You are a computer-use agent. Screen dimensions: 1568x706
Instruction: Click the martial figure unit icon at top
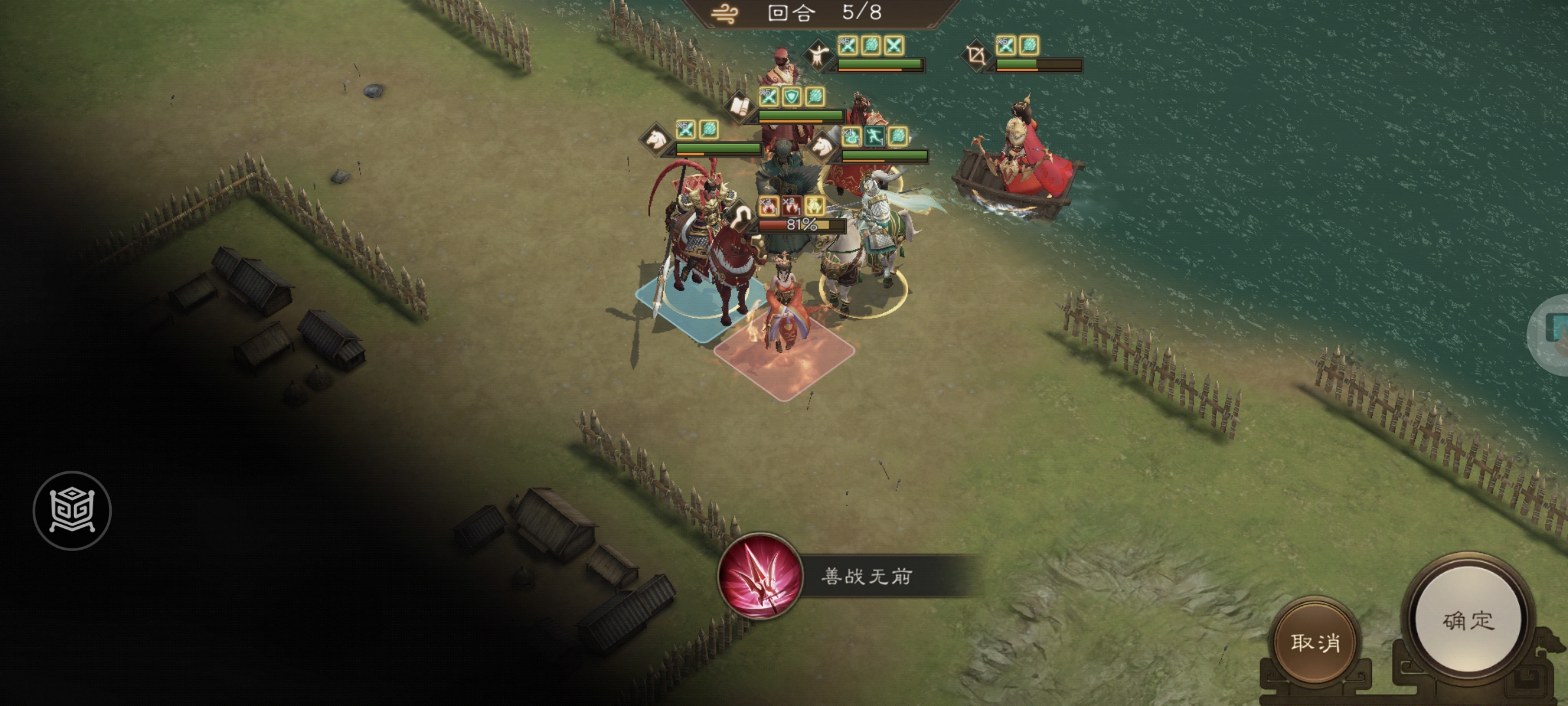tap(817, 57)
